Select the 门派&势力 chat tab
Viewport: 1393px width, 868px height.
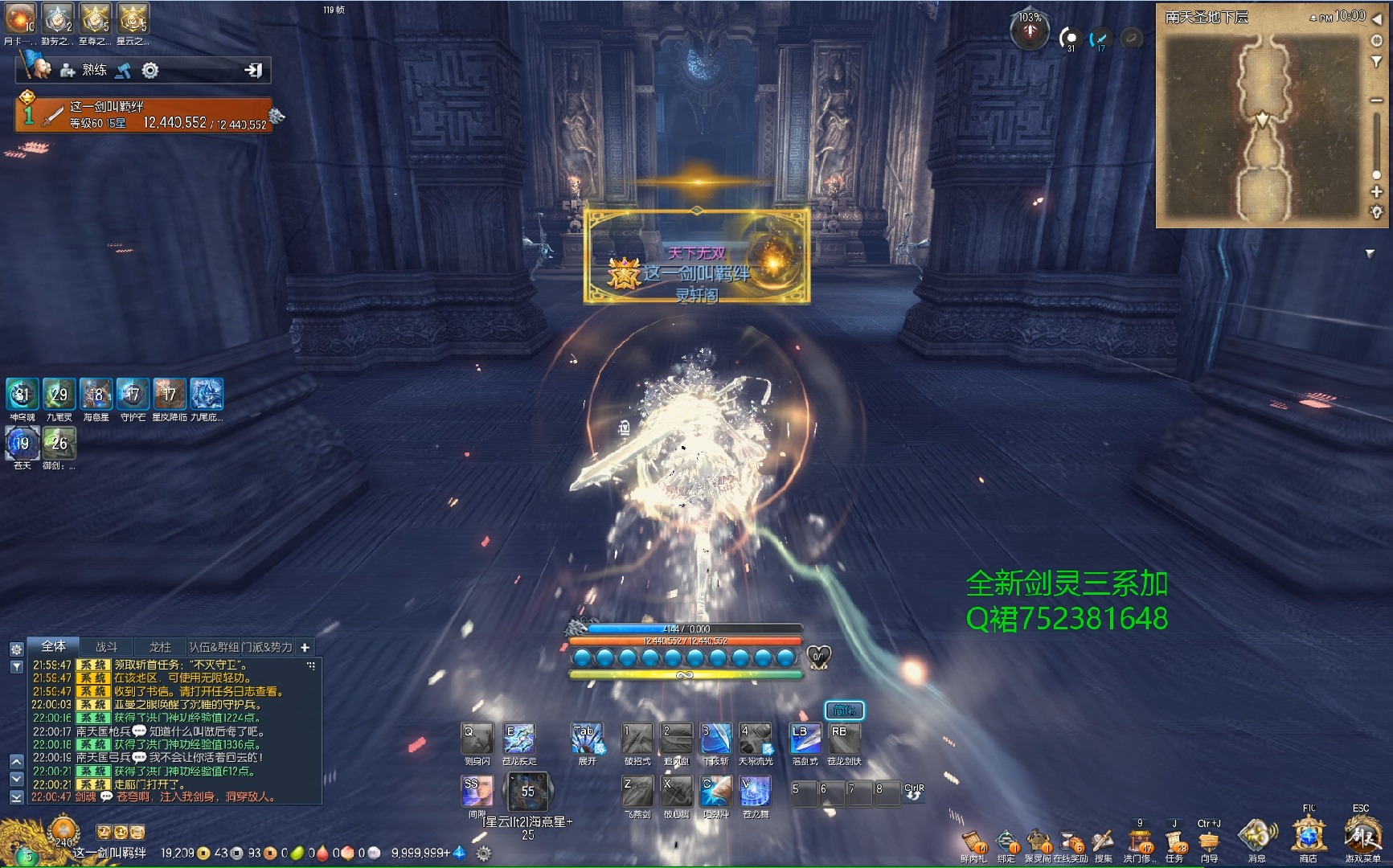pos(267,647)
